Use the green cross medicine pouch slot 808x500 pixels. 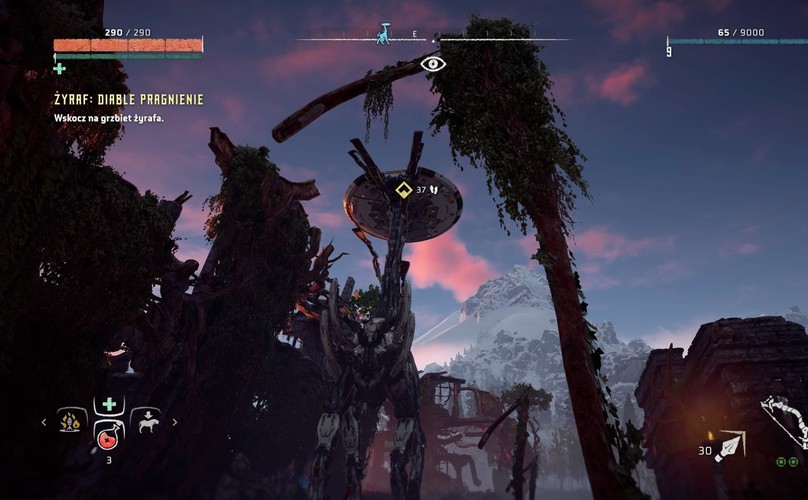[x=109, y=404]
